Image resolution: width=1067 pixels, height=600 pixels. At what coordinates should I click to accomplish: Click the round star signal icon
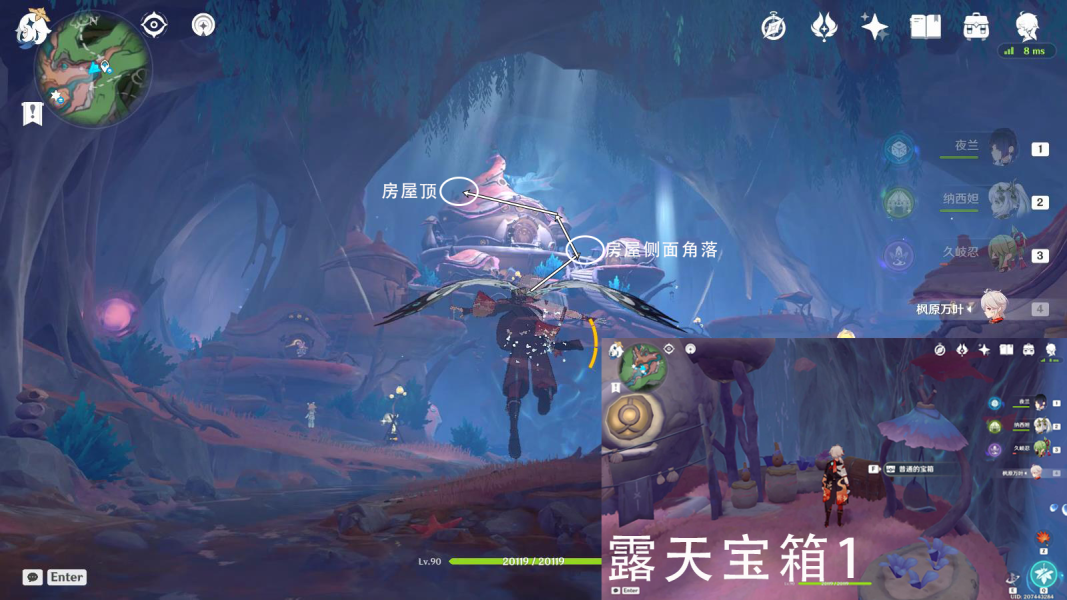[204, 25]
